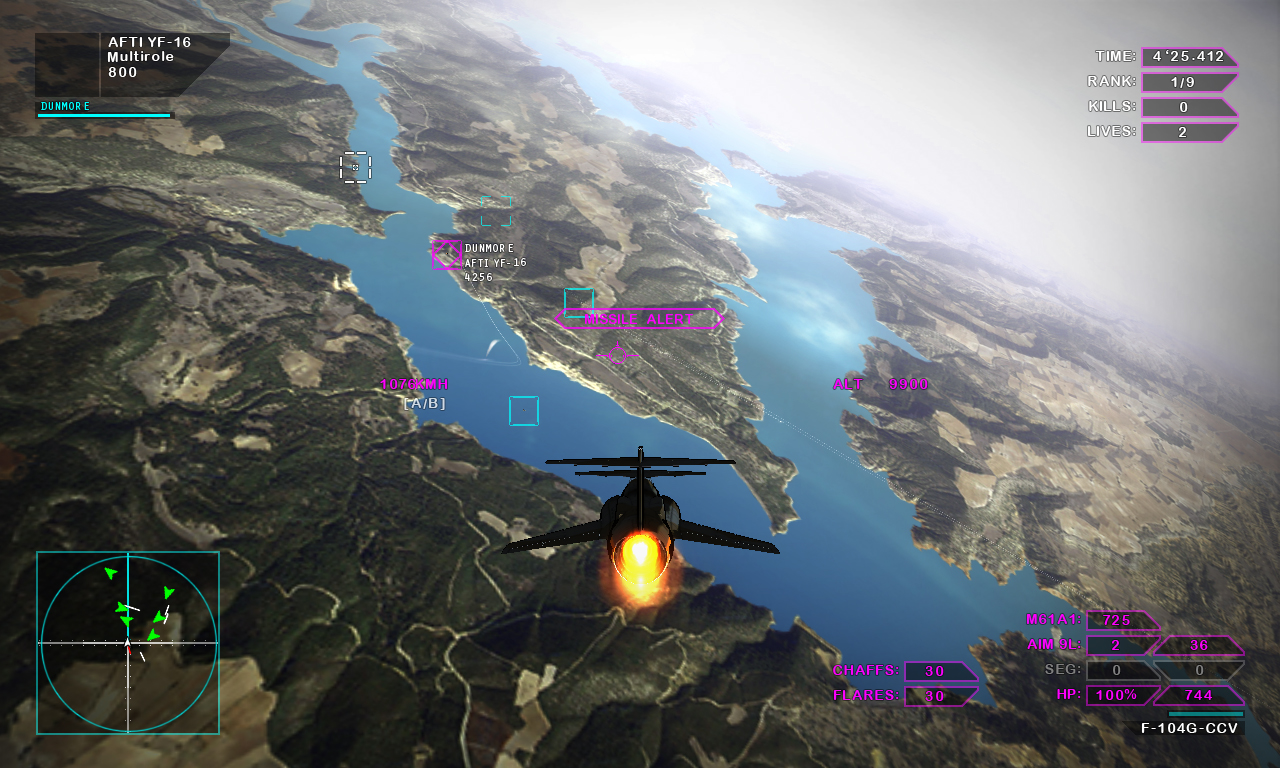Click the cyan target box below the speed readout
Viewport: 1280px width, 768px height.
click(x=523, y=411)
